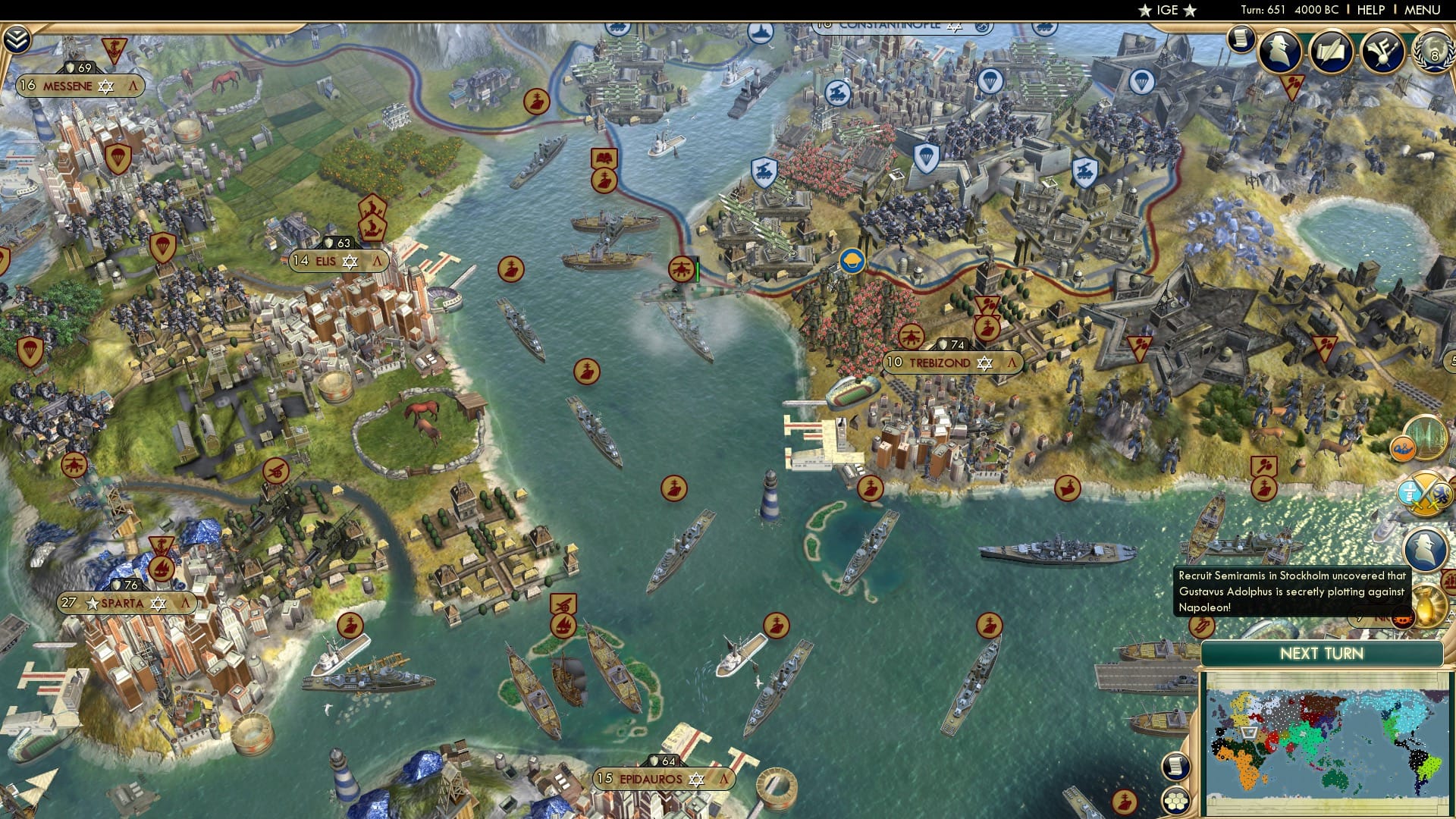The image size is (1456, 819).
Task: Click the small scroll notification beside the spy icon
Action: click(1241, 38)
